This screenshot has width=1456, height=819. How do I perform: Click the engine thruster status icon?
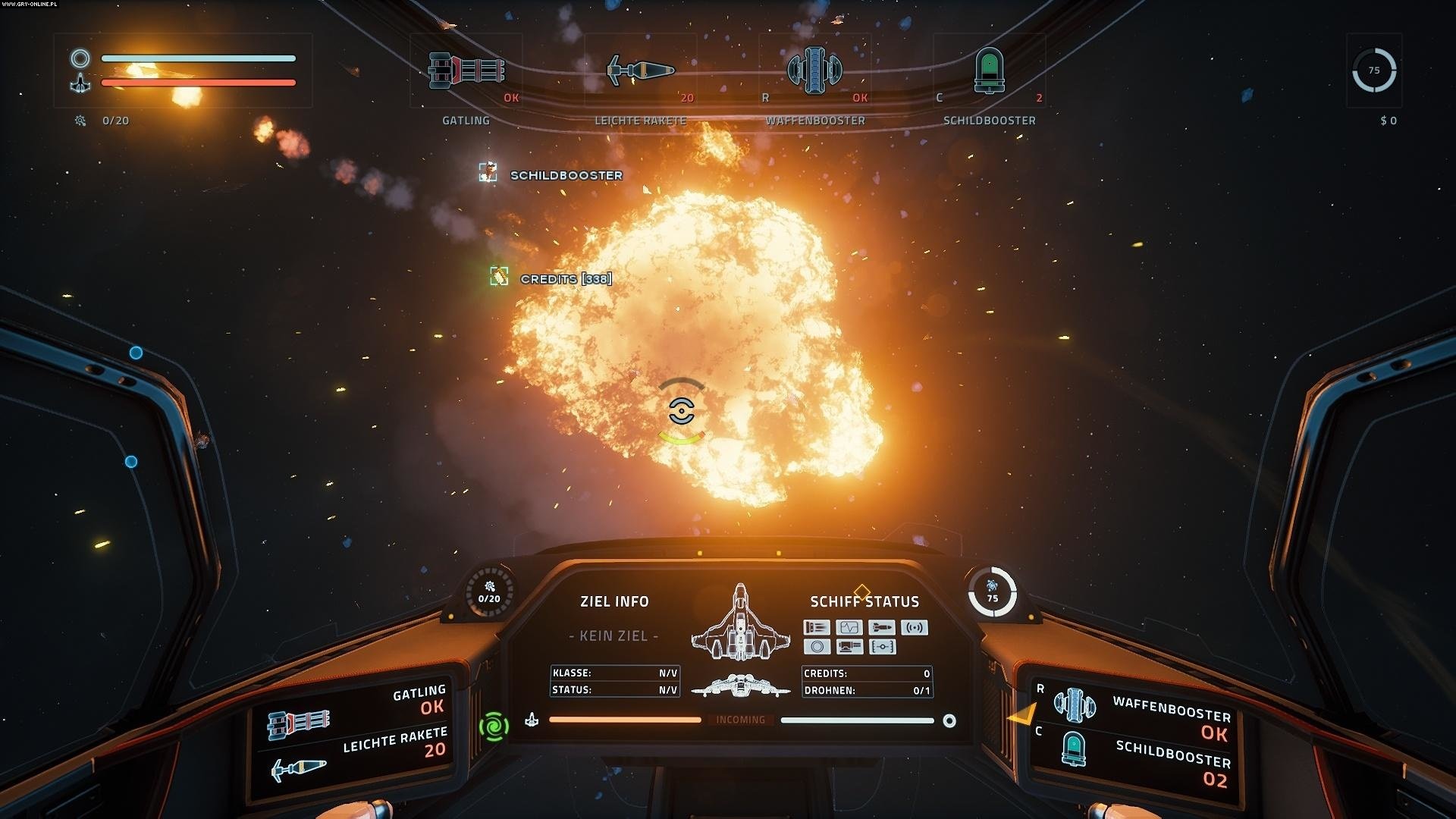[x=817, y=627]
